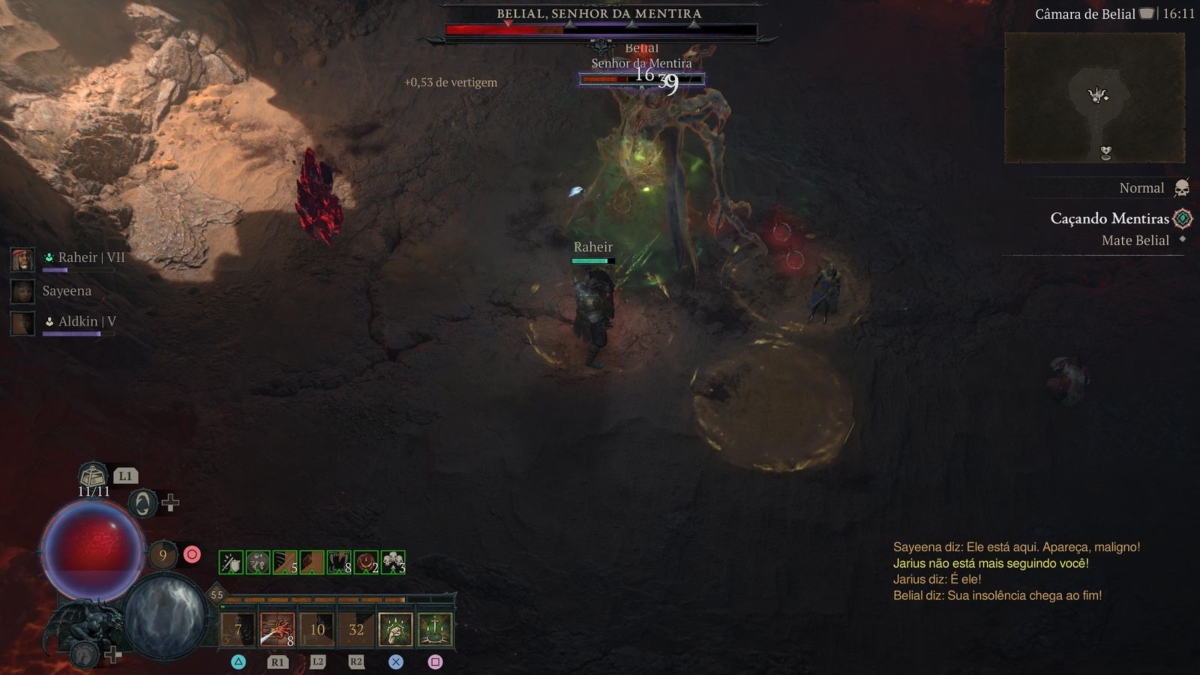This screenshot has width=1200, height=675.
Task: Select Aldkin's party portrait
Action: click(x=22, y=322)
